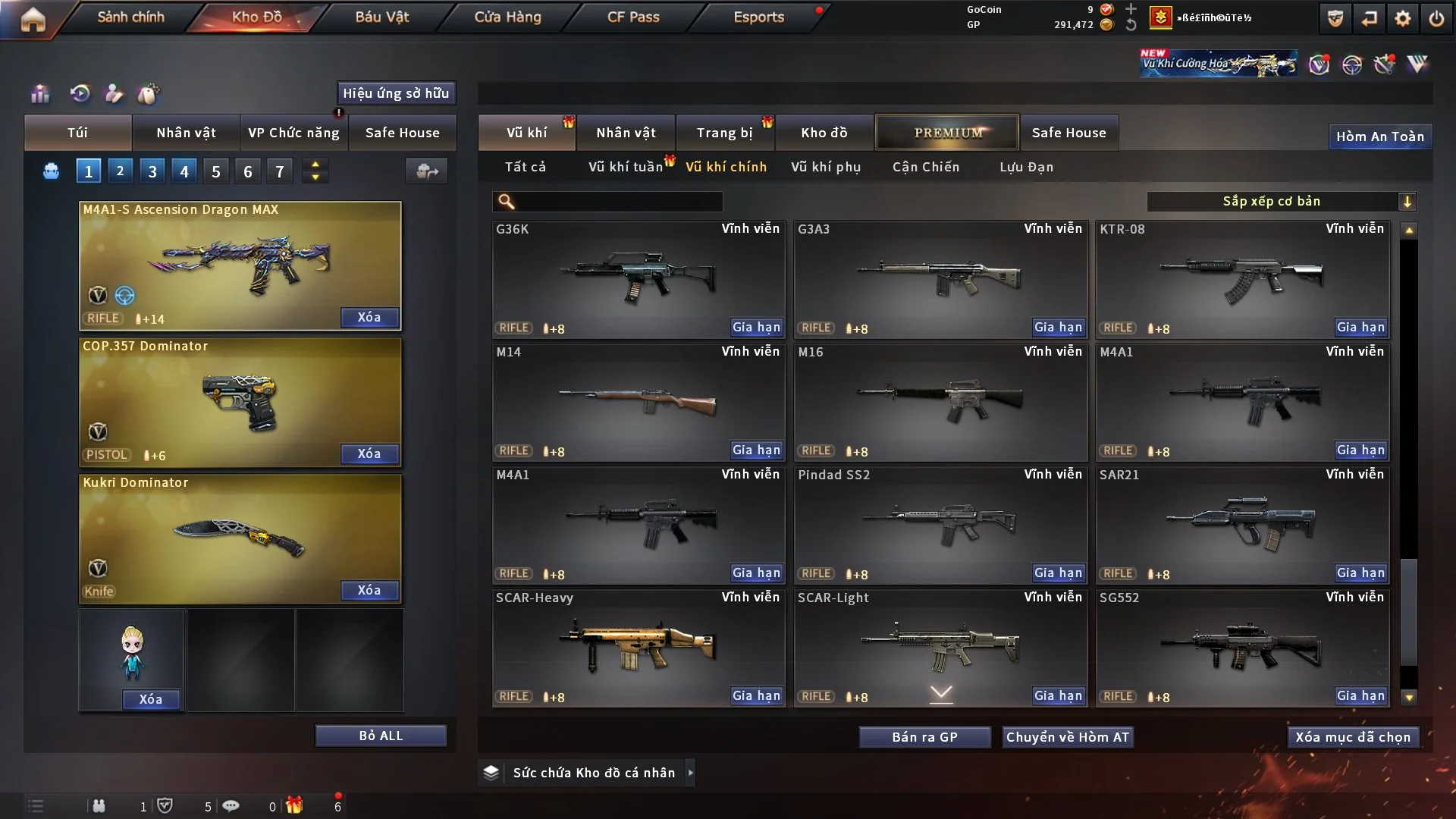The height and width of the screenshot is (819, 1456).
Task: Switch to the PREMIUM storage tab
Action: click(948, 133)
